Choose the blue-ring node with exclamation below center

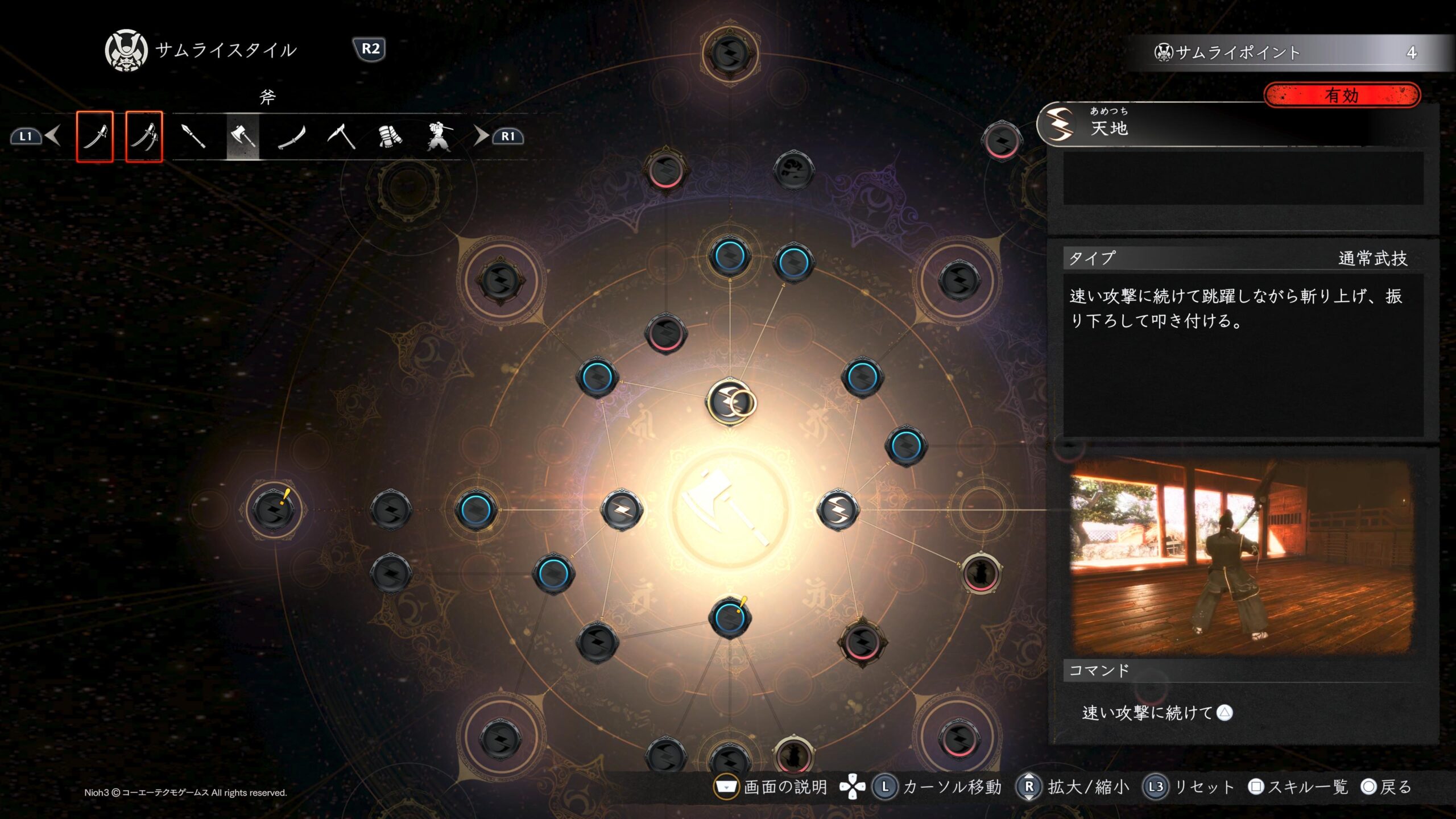click(730, 617)
